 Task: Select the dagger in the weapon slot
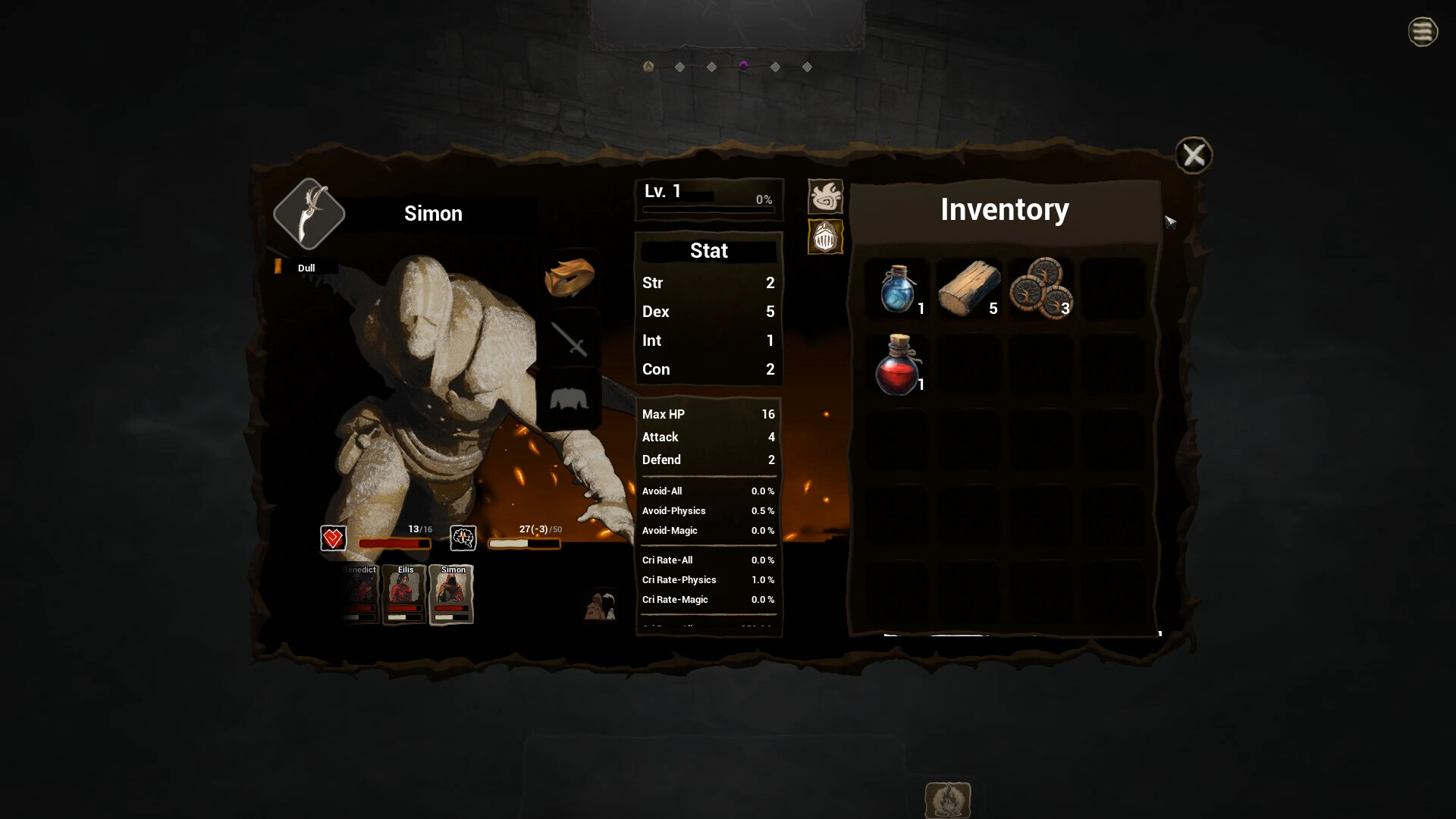pyautogui.click(x=308, y=214)
